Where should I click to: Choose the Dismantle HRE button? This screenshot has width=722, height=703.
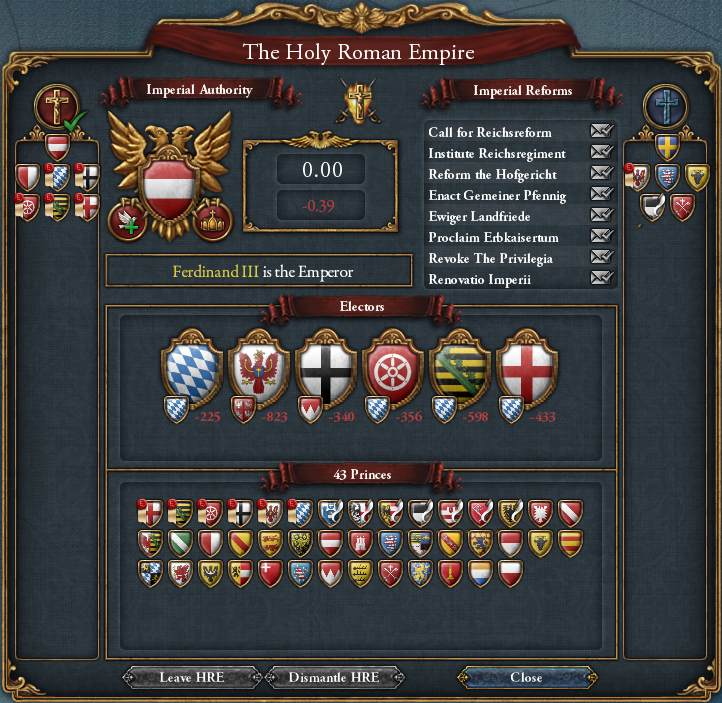point(334,677)
